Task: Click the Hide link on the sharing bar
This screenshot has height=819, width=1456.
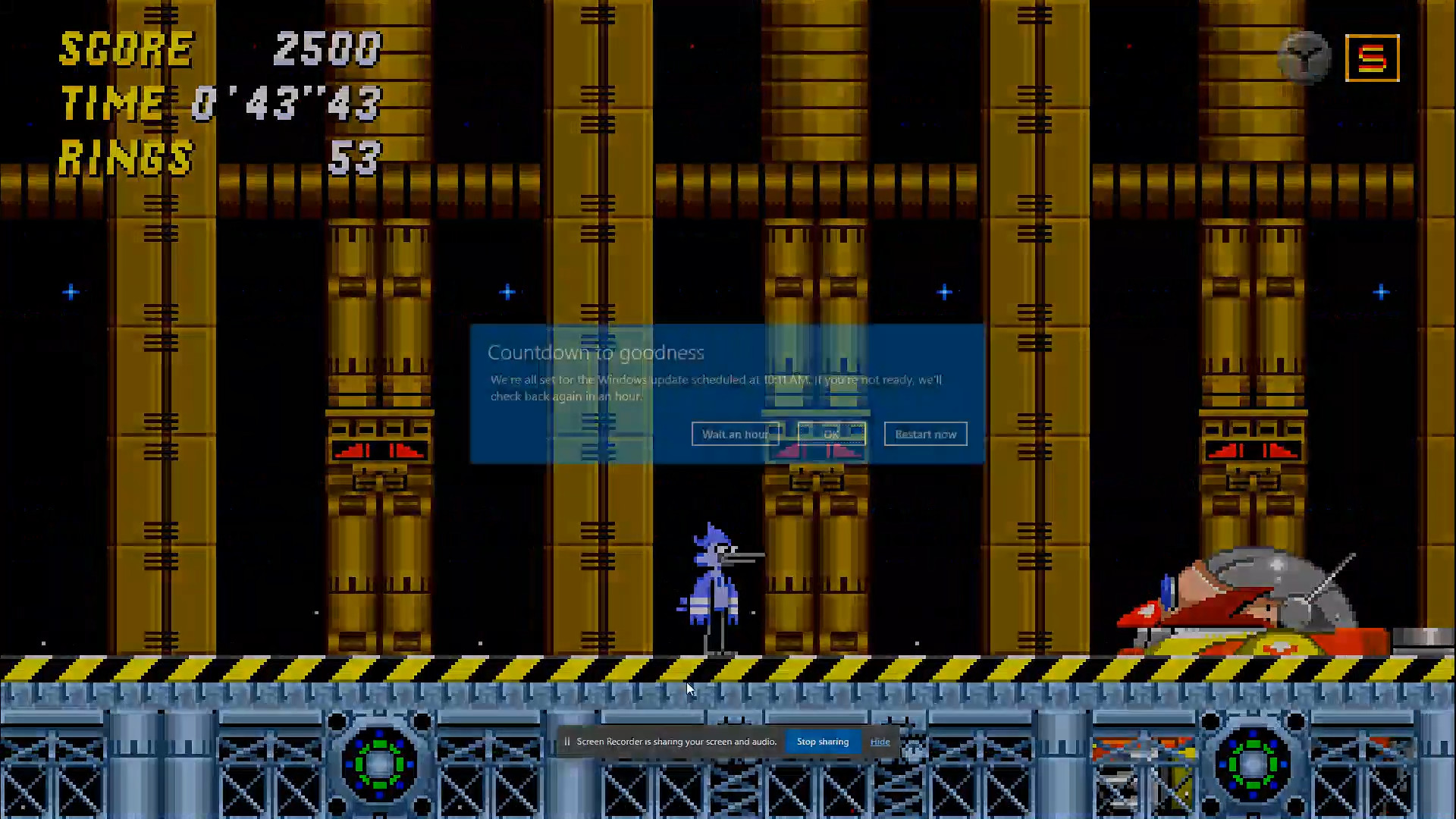Action: pyautogui.click(x=880, y=741)
